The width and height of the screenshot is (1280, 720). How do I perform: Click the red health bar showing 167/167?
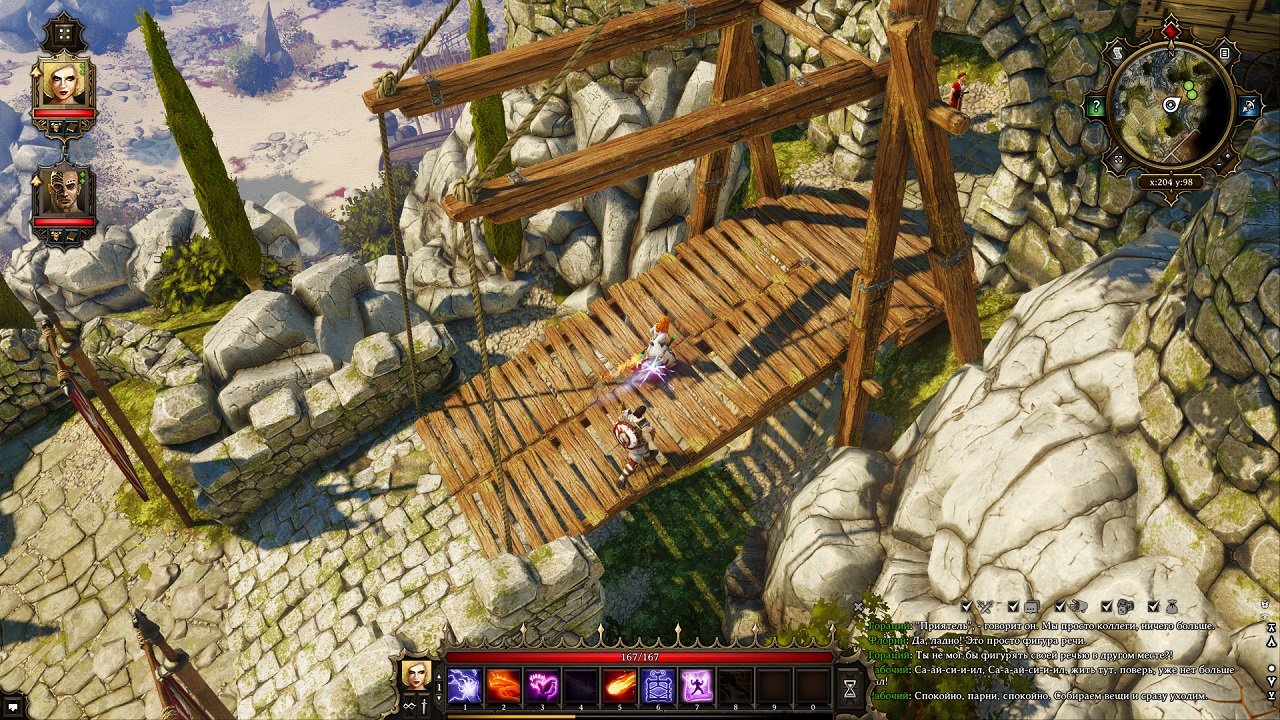click(x=638, y=657)
